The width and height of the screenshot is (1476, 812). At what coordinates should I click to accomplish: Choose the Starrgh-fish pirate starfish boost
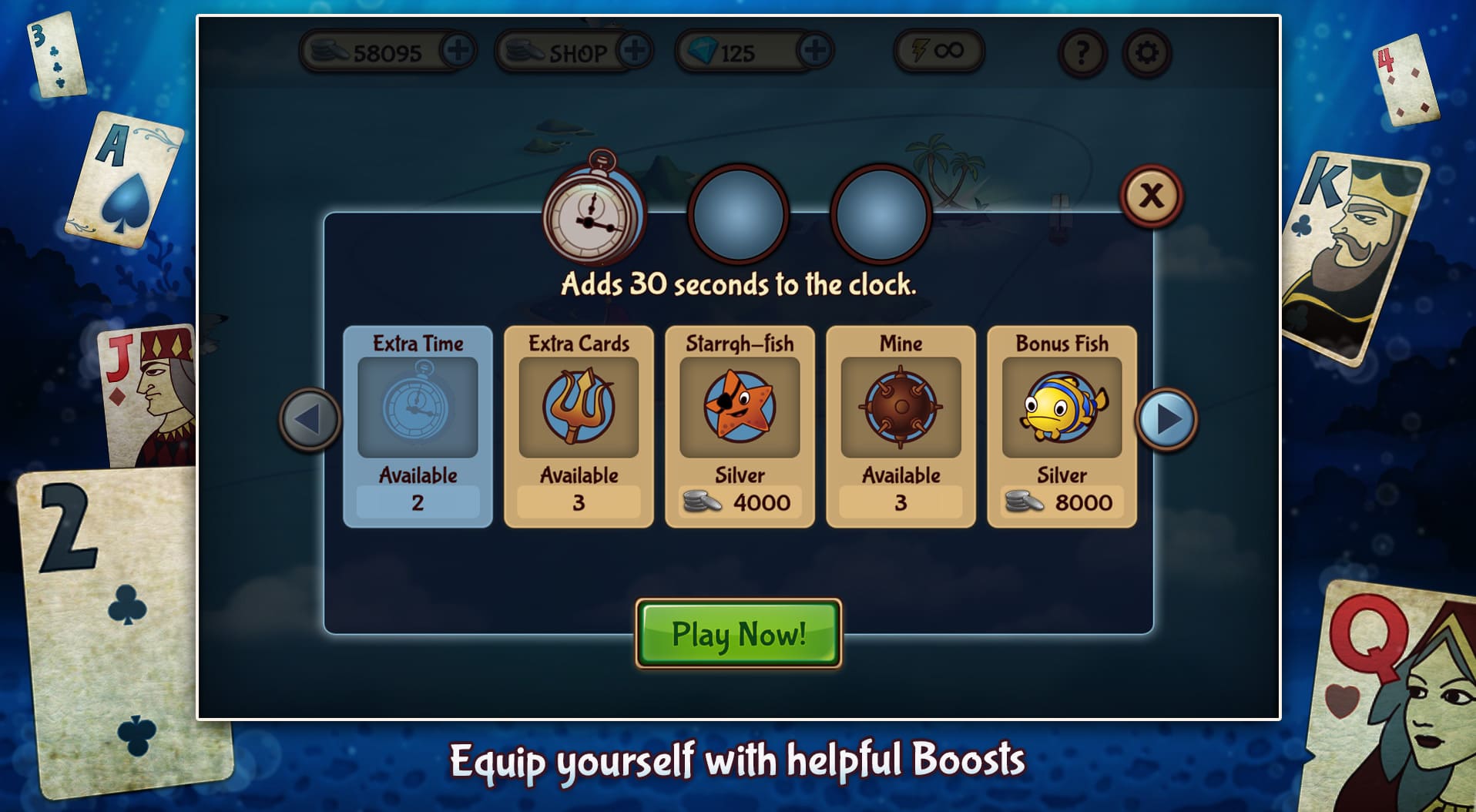click(x=739, y=408)
